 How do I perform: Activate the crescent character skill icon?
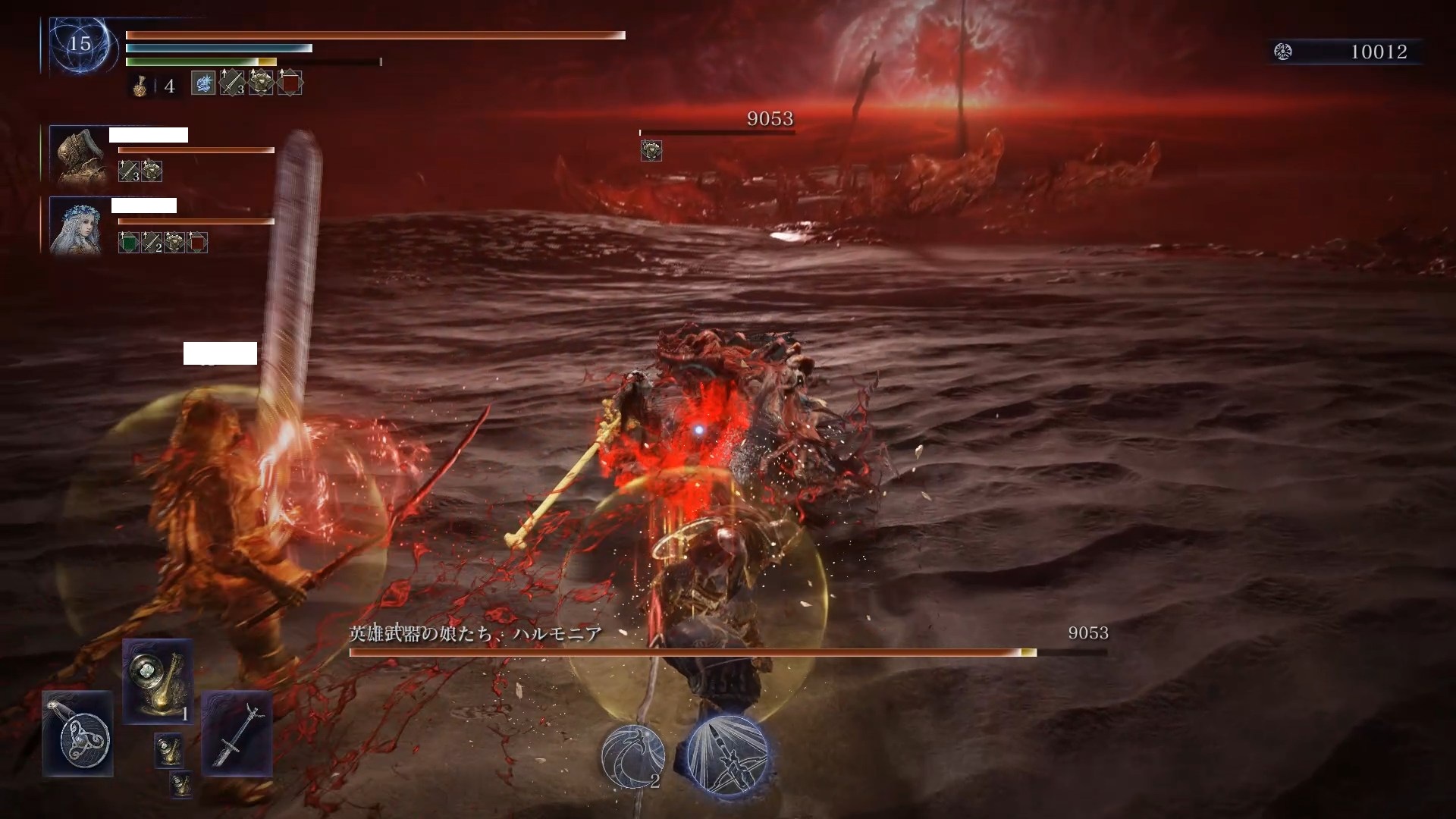(632, 755)
